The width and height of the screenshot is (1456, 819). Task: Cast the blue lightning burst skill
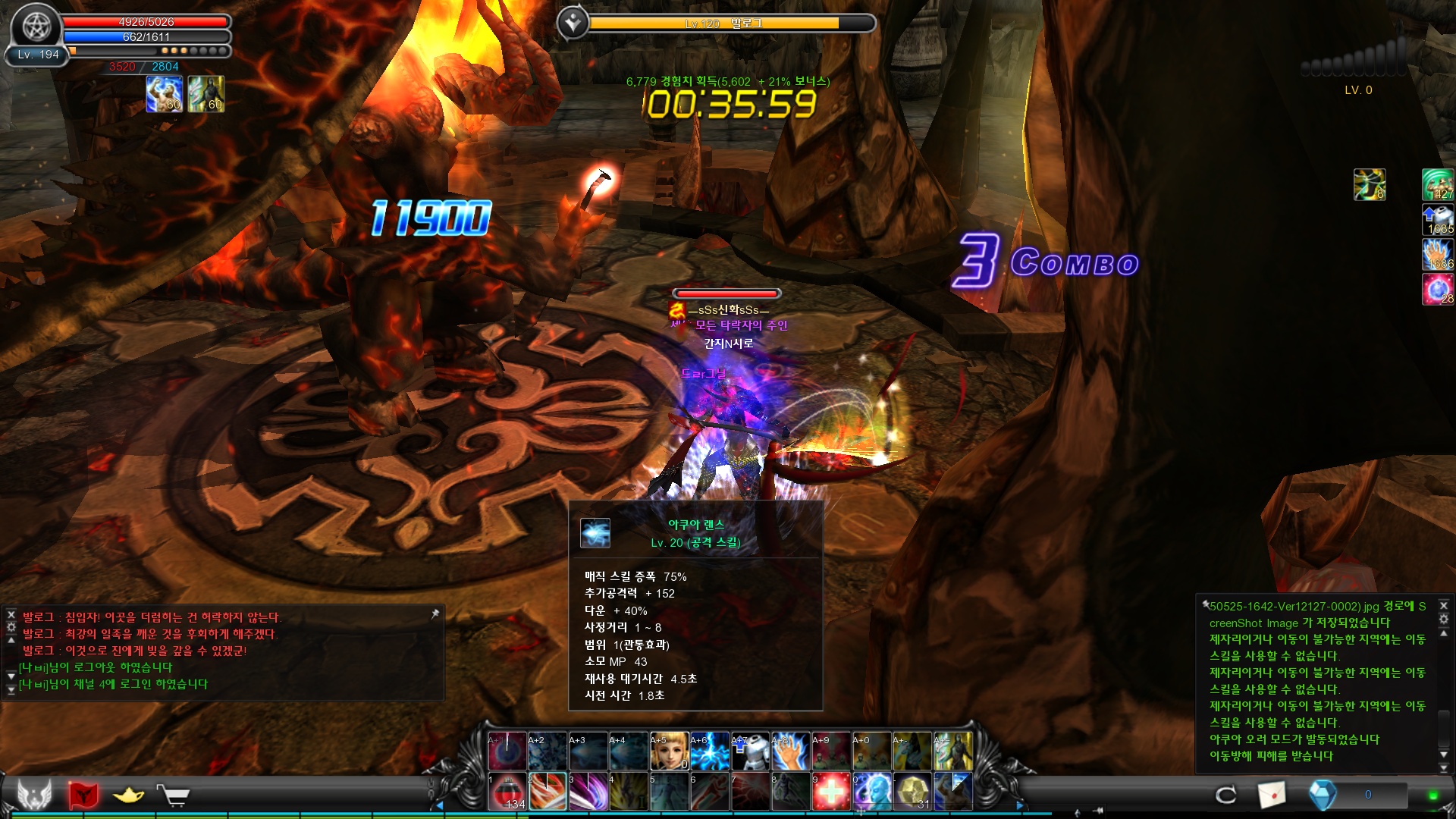coord(709,752)
